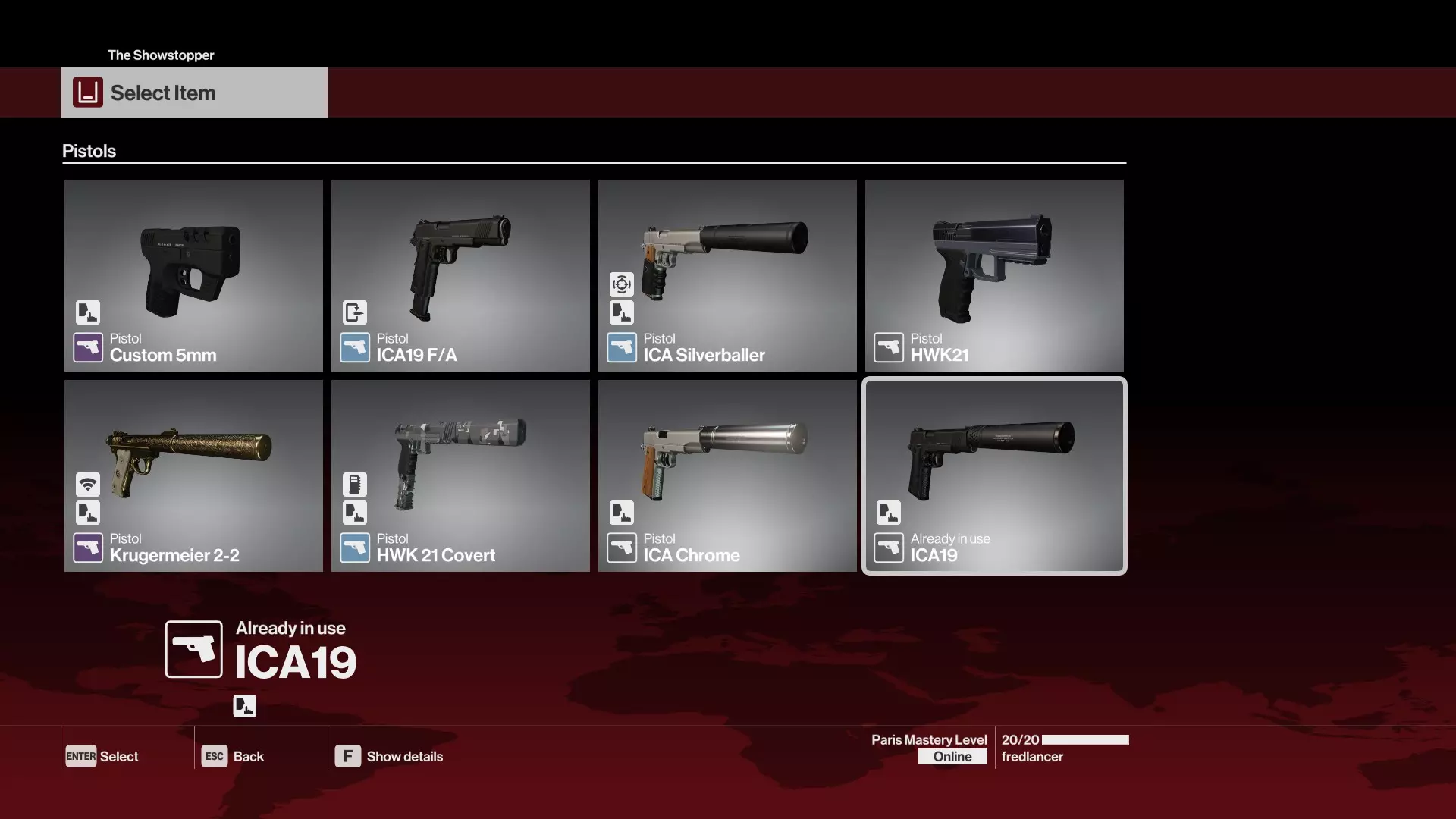Go back using the Back button
Screen dimensions: 1456x819
tap(233, 756)
